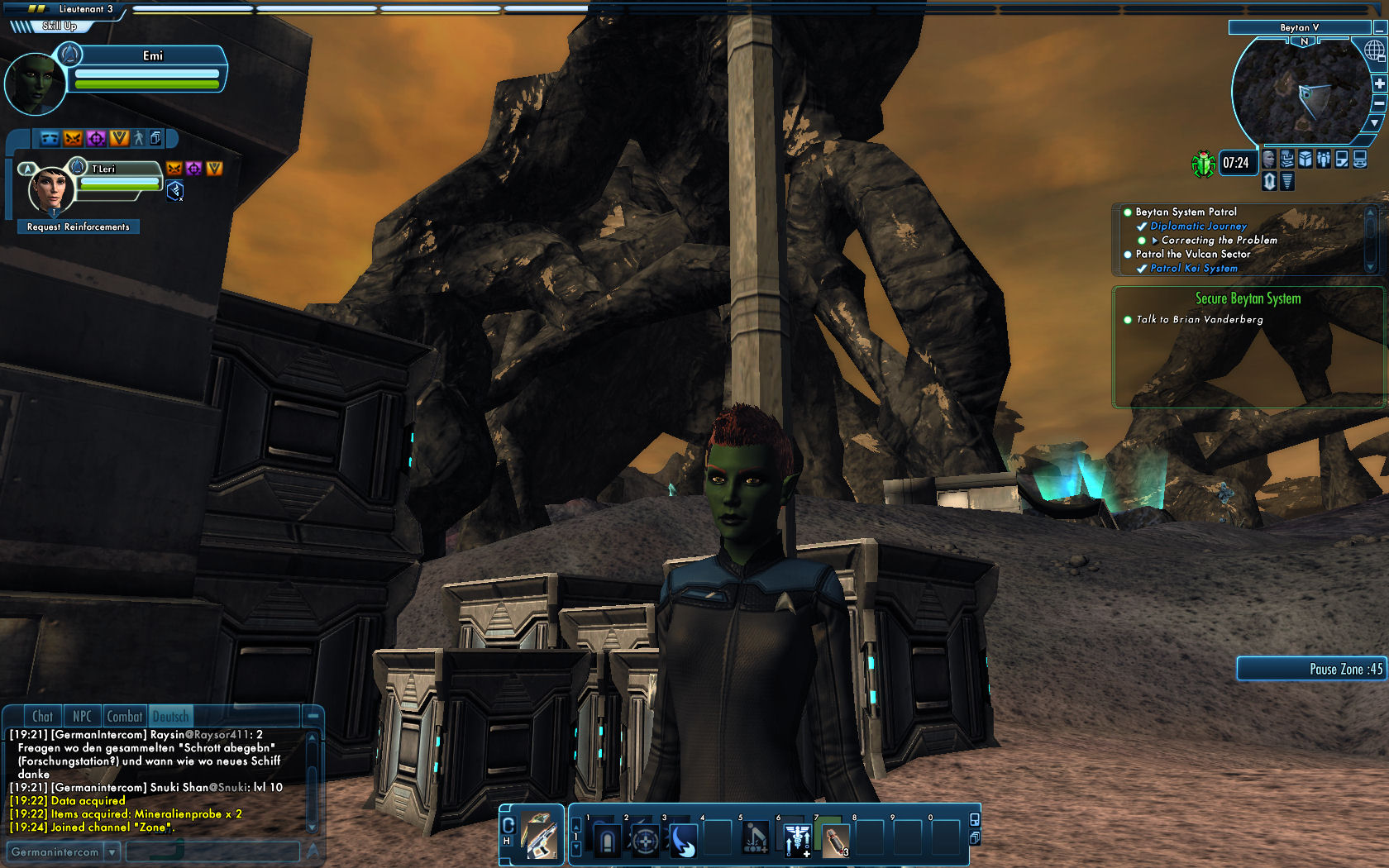This screenshot has height=868, width=1389.
Task: Open the globe map icon beside the minimap
Action: [x=1374, y=51]
